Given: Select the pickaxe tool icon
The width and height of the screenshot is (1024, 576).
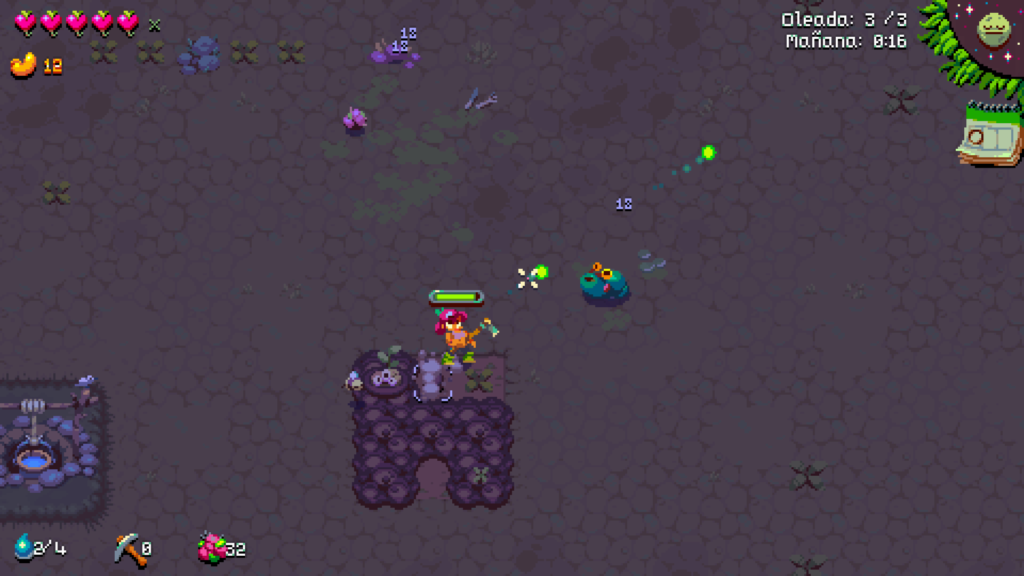Looking at the screenshot, I should click(x=127, y=547).
